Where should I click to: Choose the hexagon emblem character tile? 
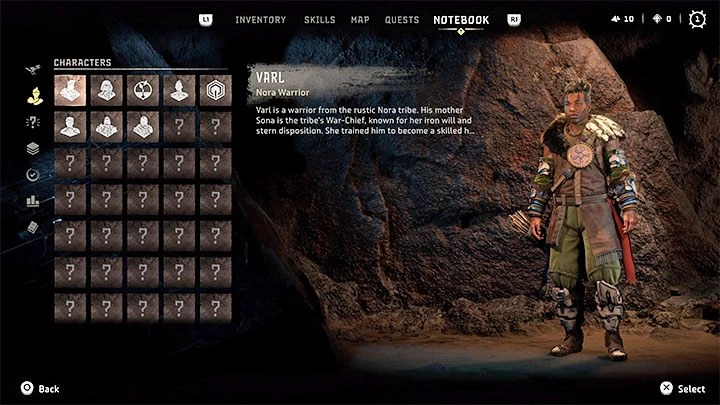tap(215, 90)
